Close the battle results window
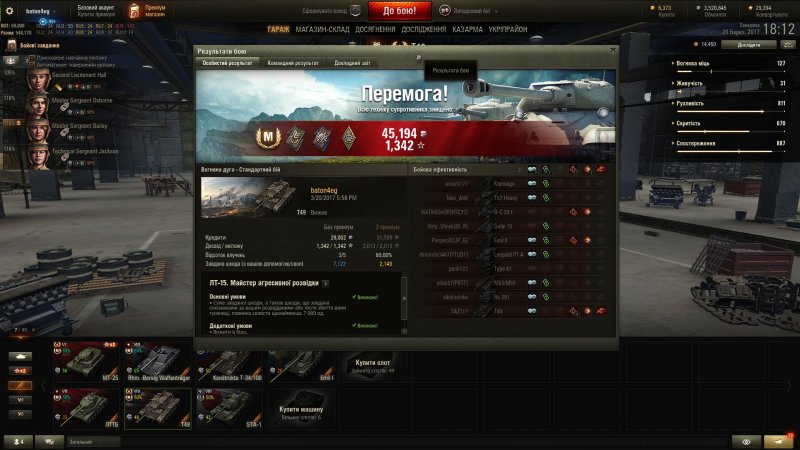This screenshot has height=450, width=800. [x=613, y=49]
